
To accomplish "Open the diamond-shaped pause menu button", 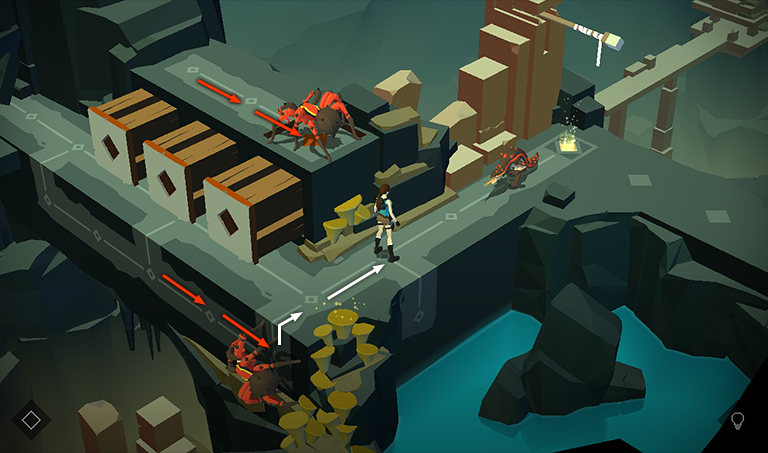I will pos(31,419).
